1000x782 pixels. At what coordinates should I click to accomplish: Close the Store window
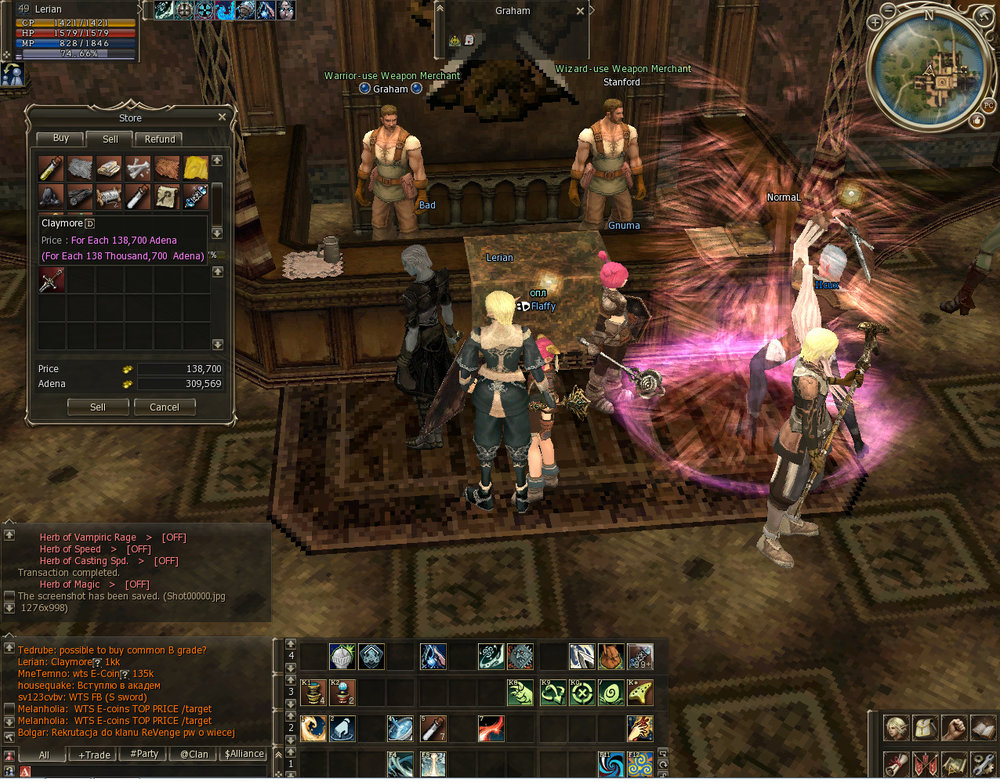(222, 117)
